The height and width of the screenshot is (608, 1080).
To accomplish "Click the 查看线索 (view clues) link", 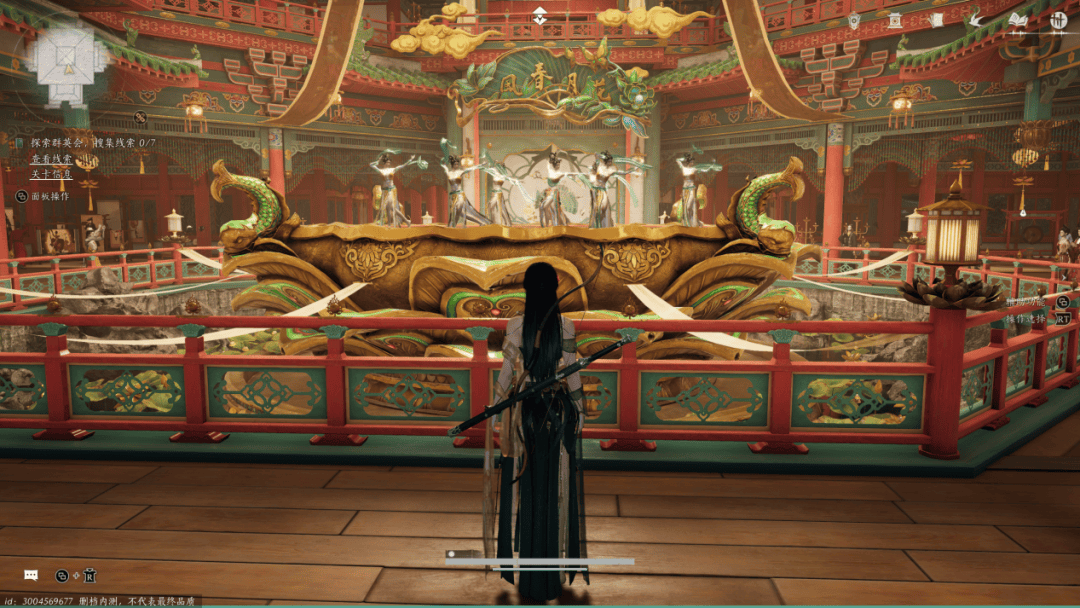I will (x=50, y=158).
